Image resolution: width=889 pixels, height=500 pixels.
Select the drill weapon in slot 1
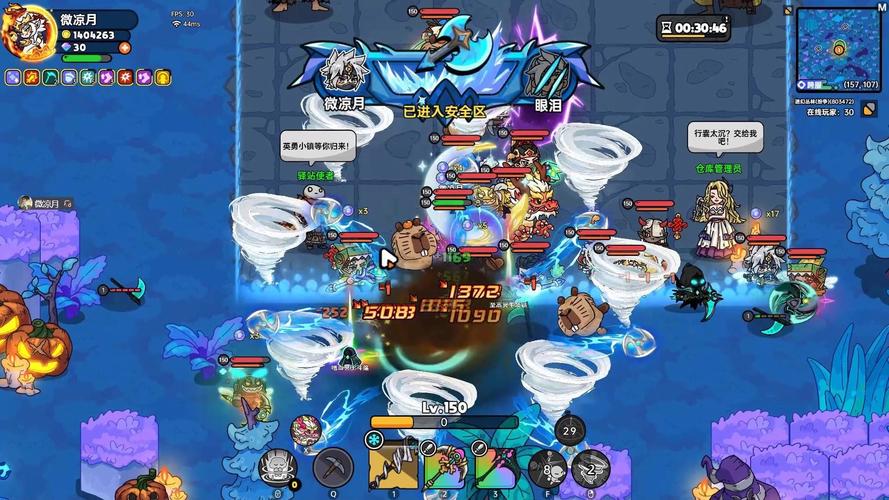click(393, 466)
